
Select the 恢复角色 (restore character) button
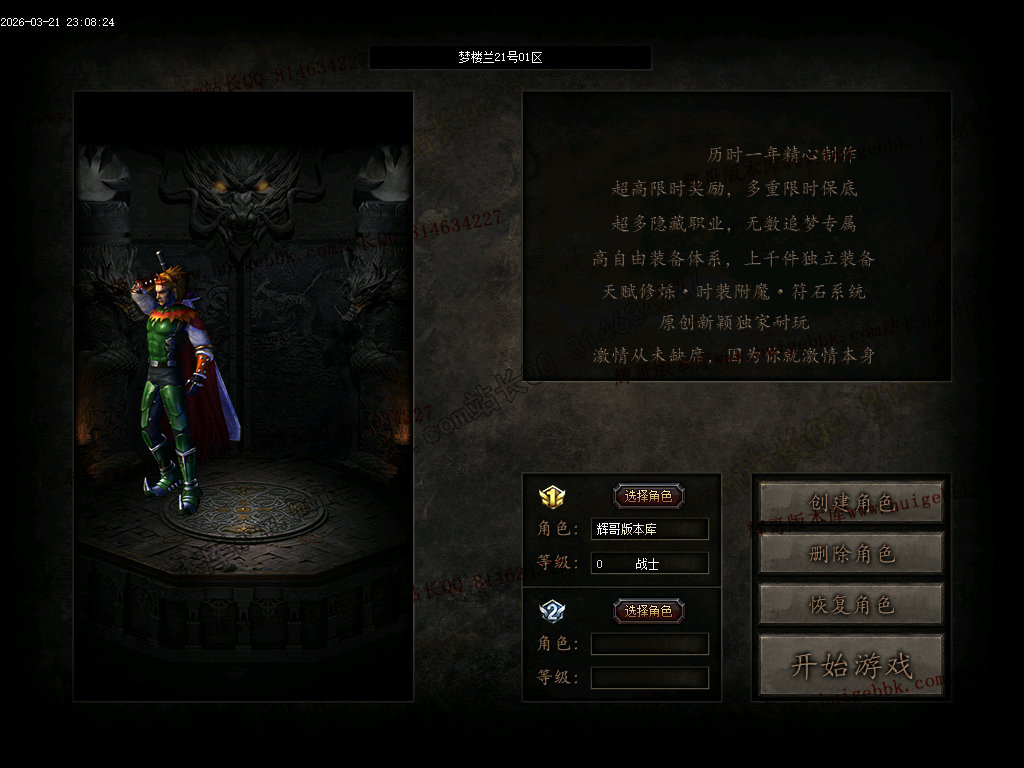click(x=851, y=604)
